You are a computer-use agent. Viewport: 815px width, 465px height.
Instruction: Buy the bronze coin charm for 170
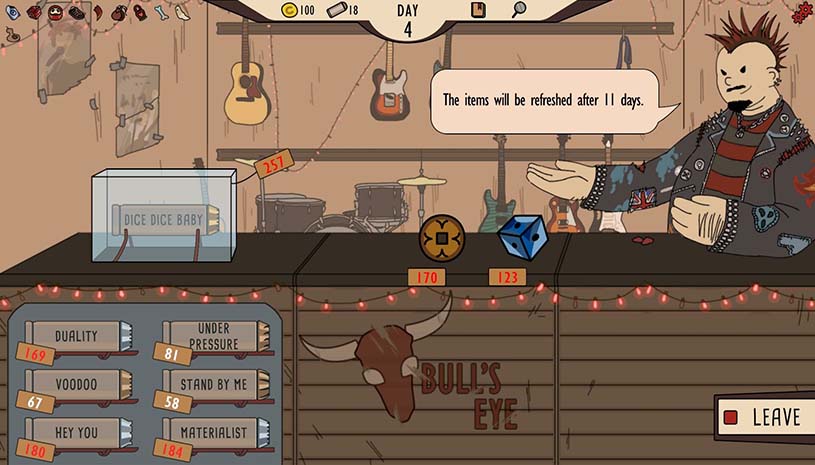click(442, 240)
